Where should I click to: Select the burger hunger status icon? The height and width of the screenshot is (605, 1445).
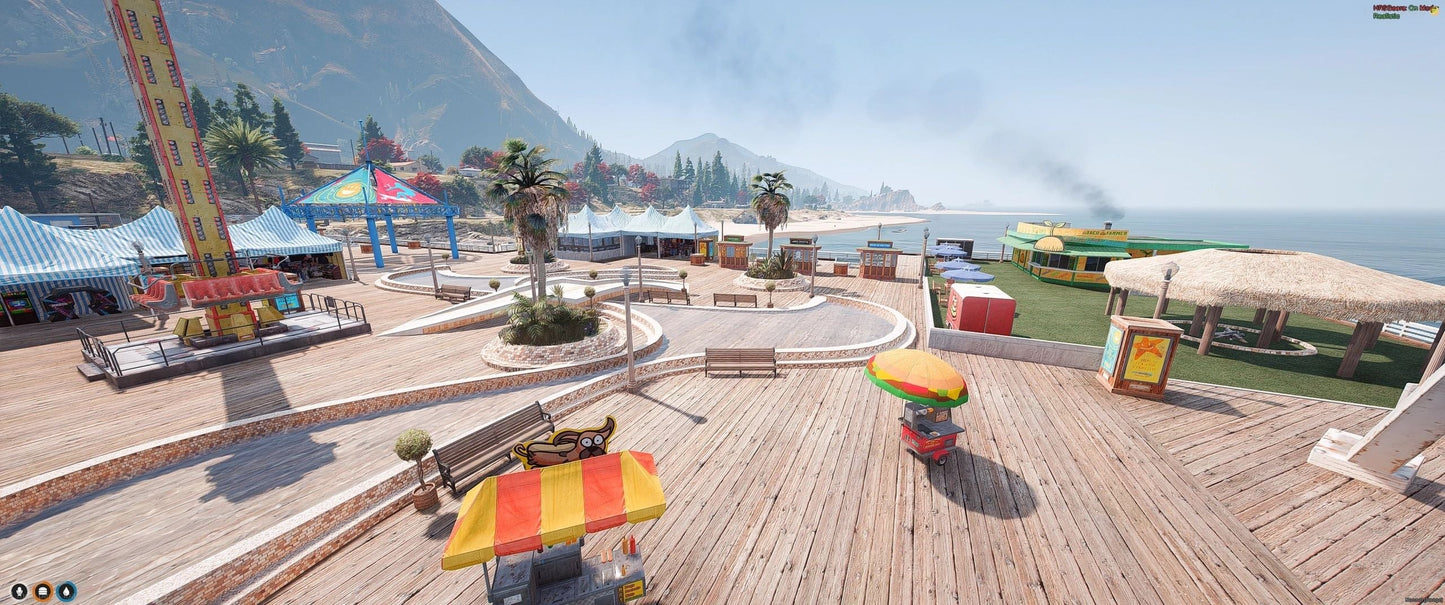[x=43, y=591]
